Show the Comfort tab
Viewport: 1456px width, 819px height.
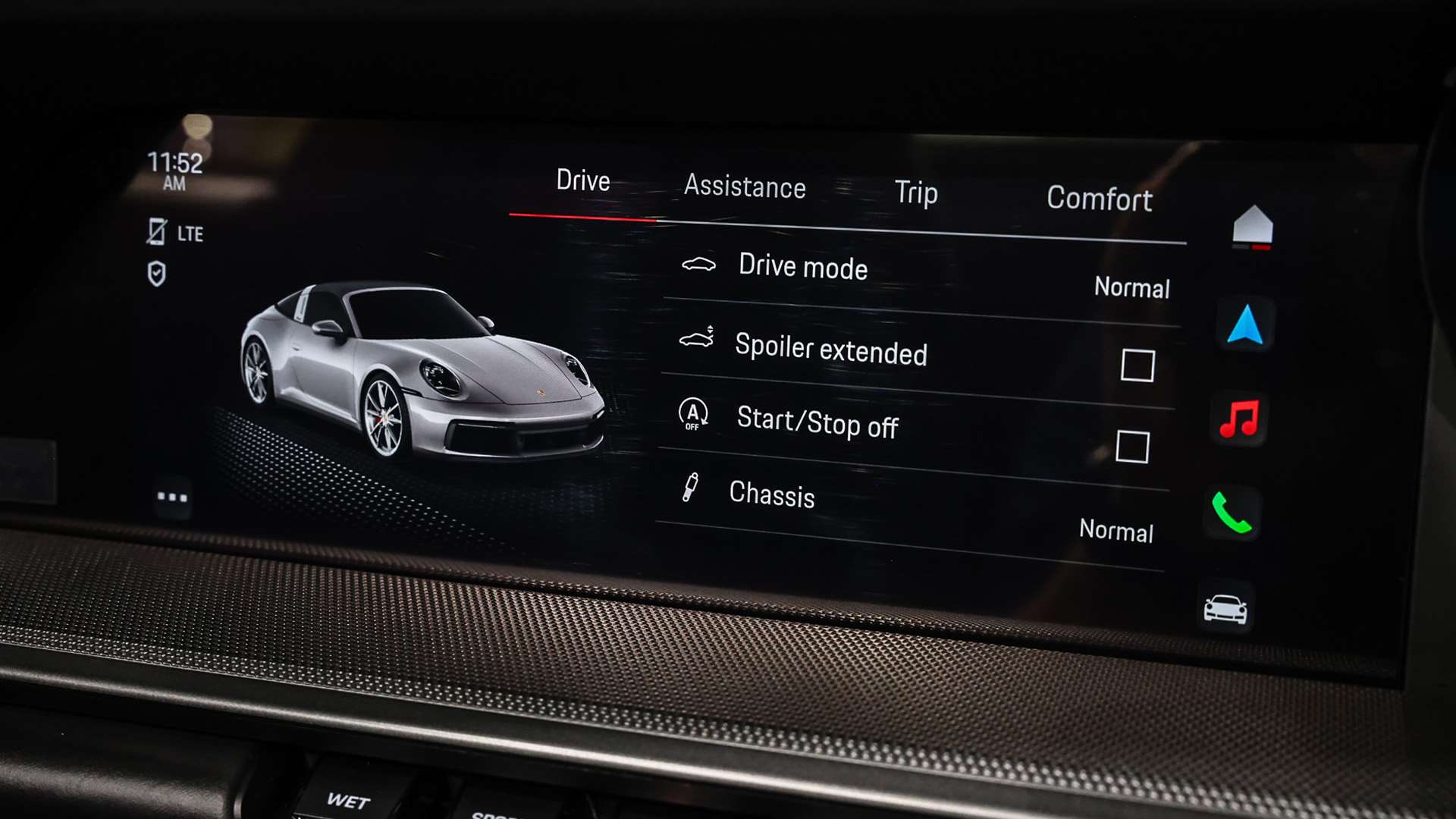coord(1099,199)
